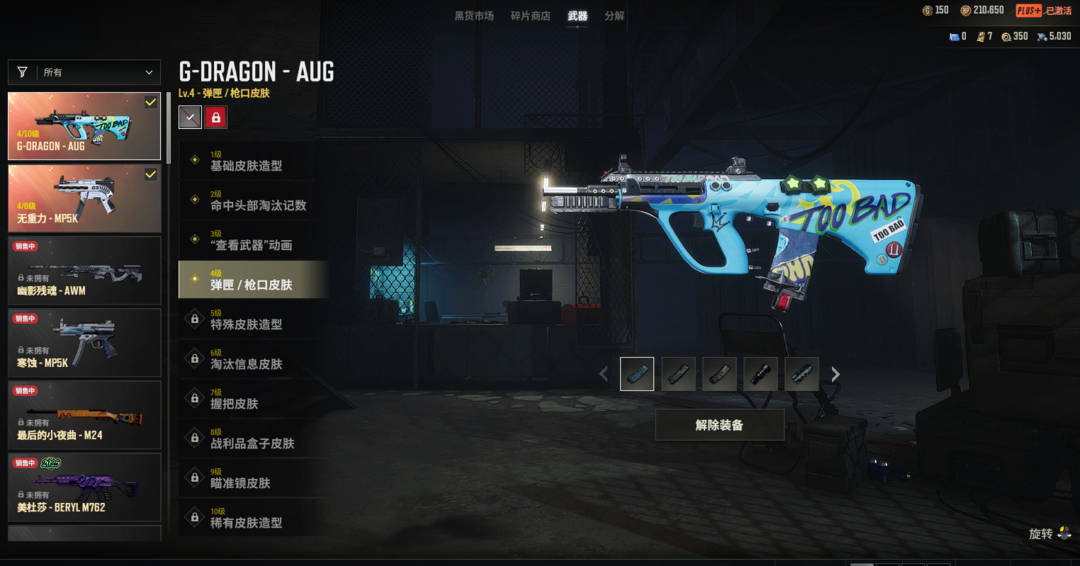Select the G-DRAGON - AUG skin card
This screenshot has height=566, width=1080.
(x=84, y=126)
